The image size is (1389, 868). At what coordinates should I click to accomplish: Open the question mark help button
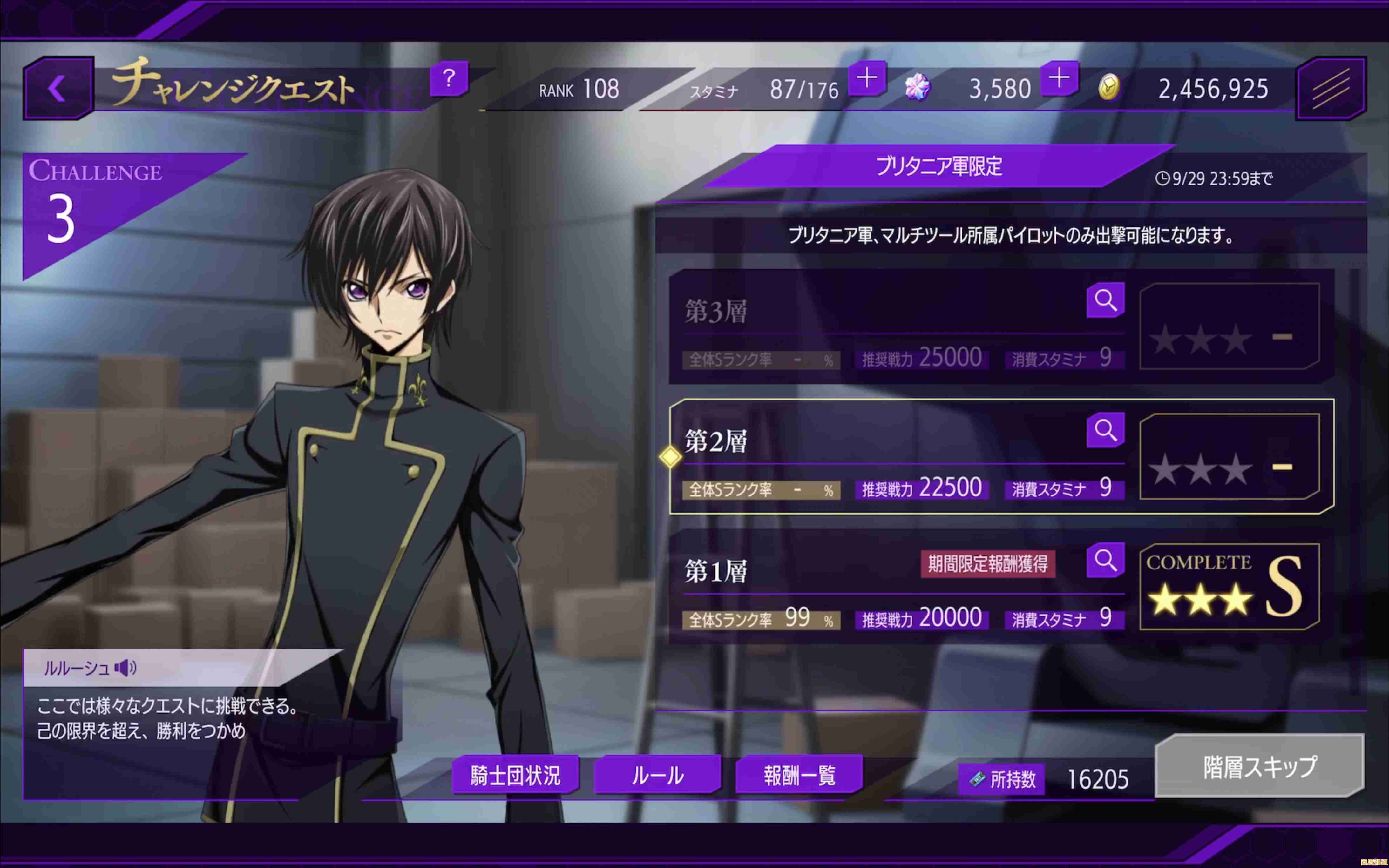[449, 79]
